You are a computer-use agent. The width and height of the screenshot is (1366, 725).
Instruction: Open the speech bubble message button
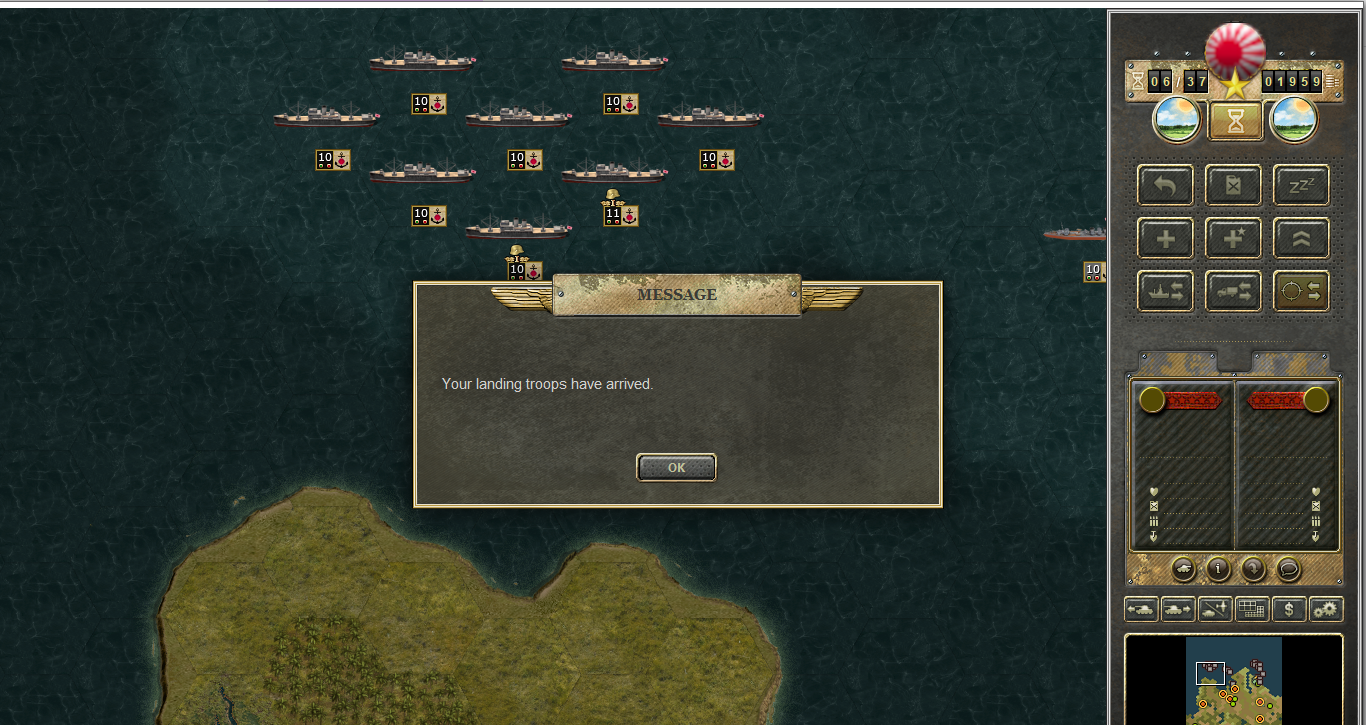tap(1288, 569)
